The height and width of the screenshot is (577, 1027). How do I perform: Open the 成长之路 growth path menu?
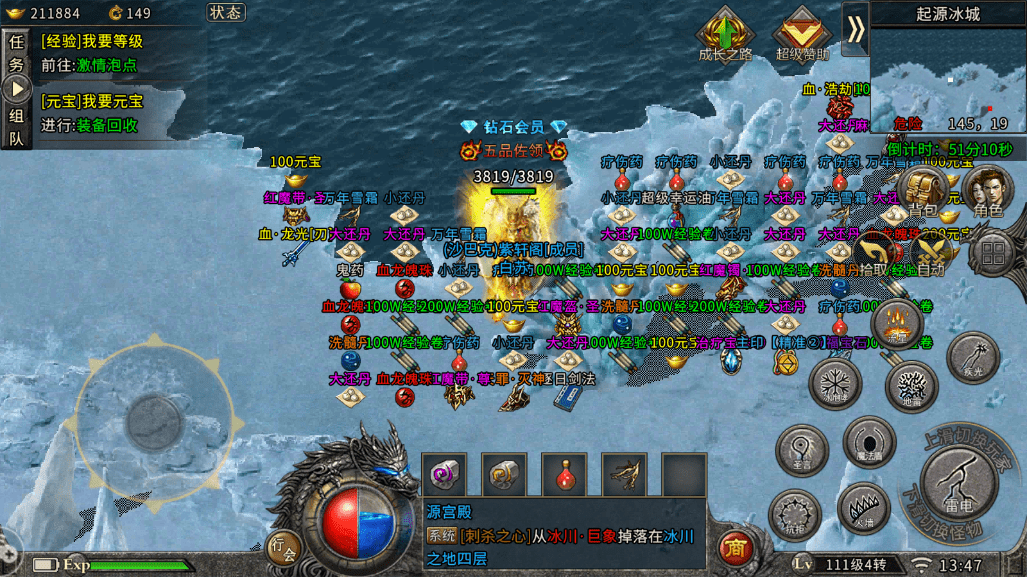pos(725,34)
